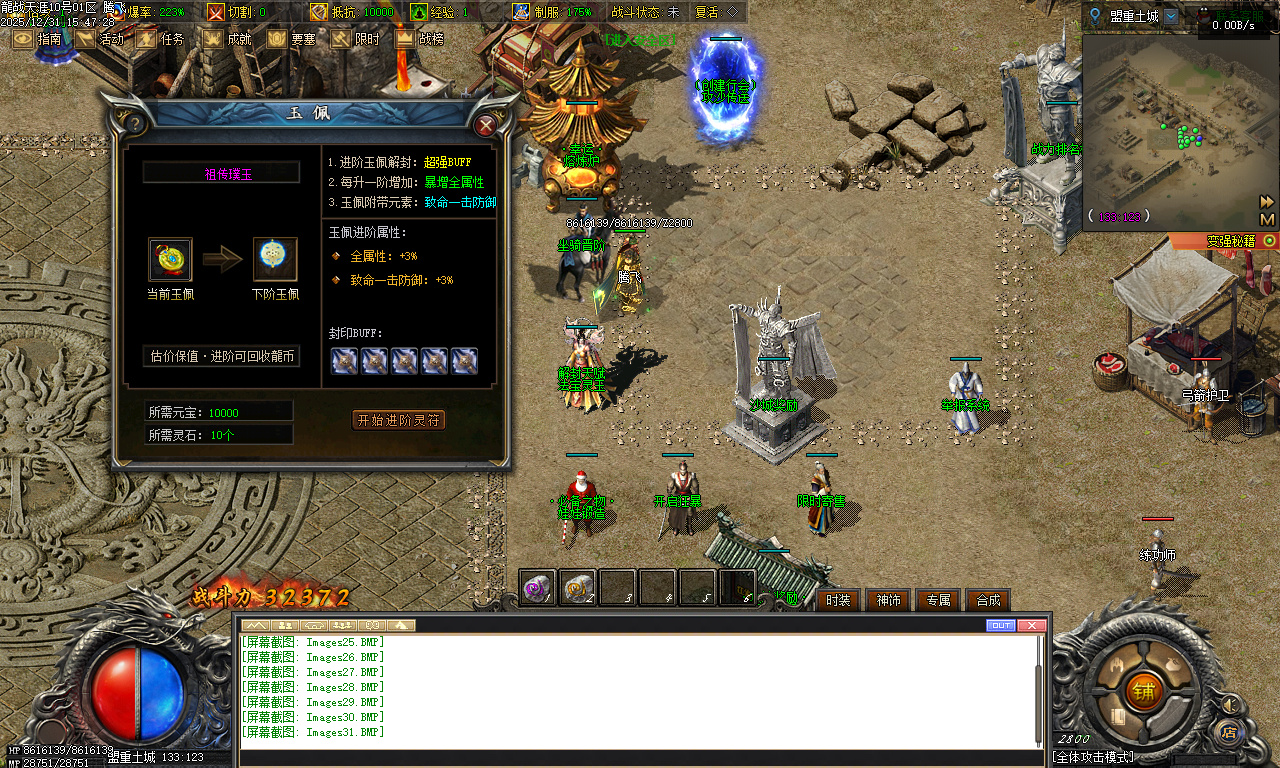Close the 玉佩 jade pendant panel
The image size is (1280, 768).
click(486, 125)
